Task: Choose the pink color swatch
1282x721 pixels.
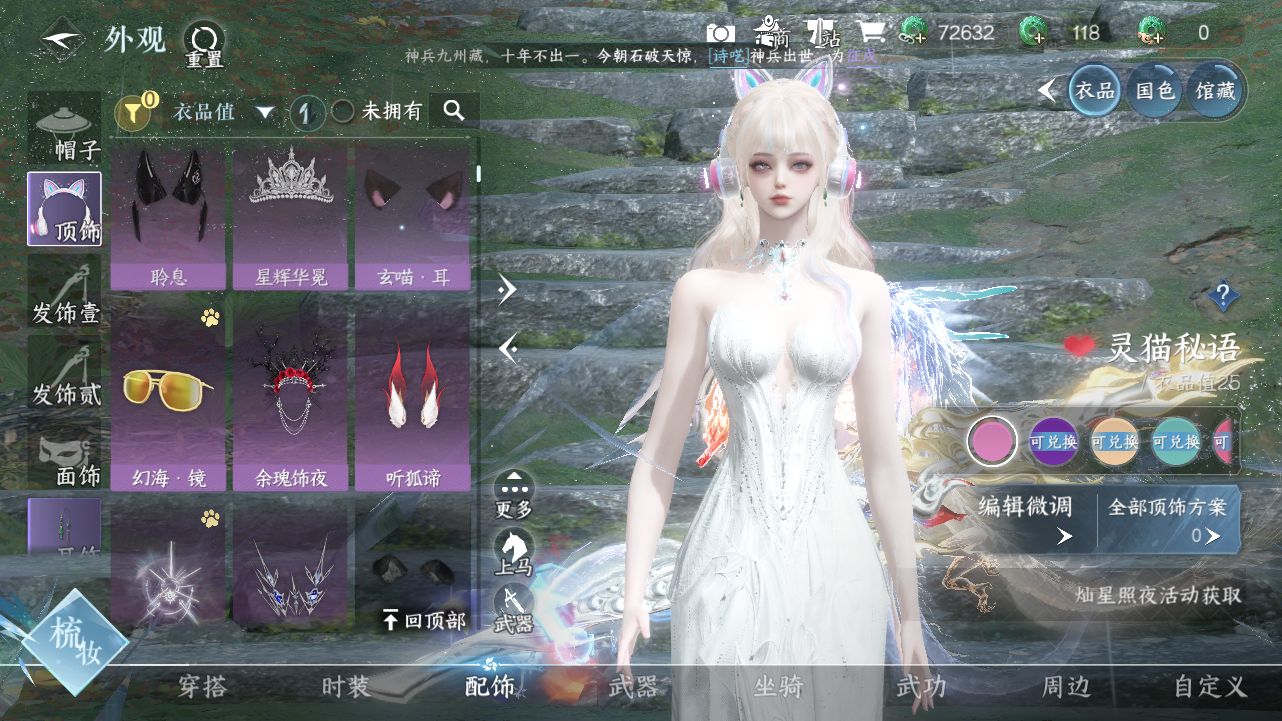Action: coord(992,441)
